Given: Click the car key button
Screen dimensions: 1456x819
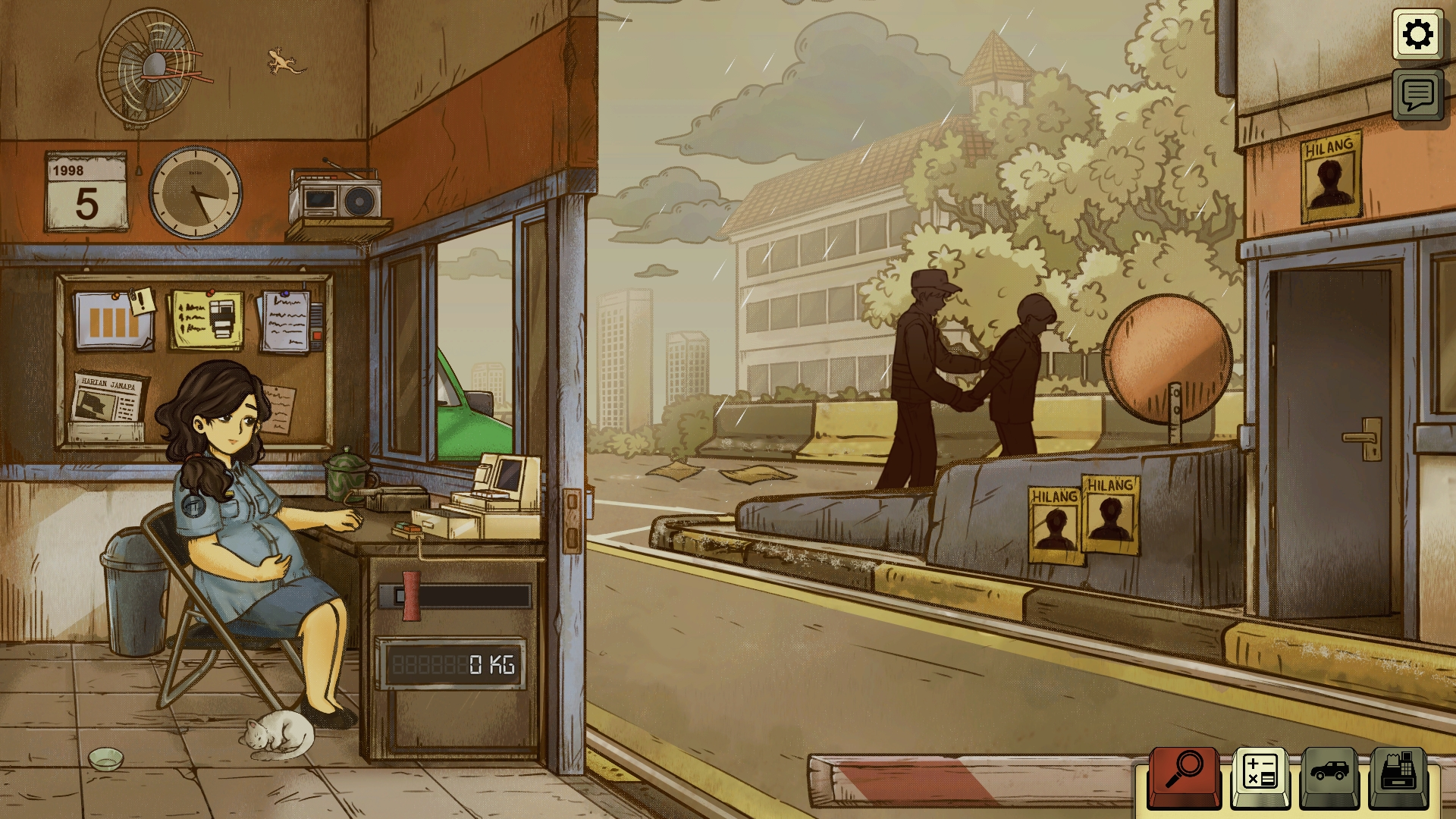Looking at the screenshot, I should 1331,773.
